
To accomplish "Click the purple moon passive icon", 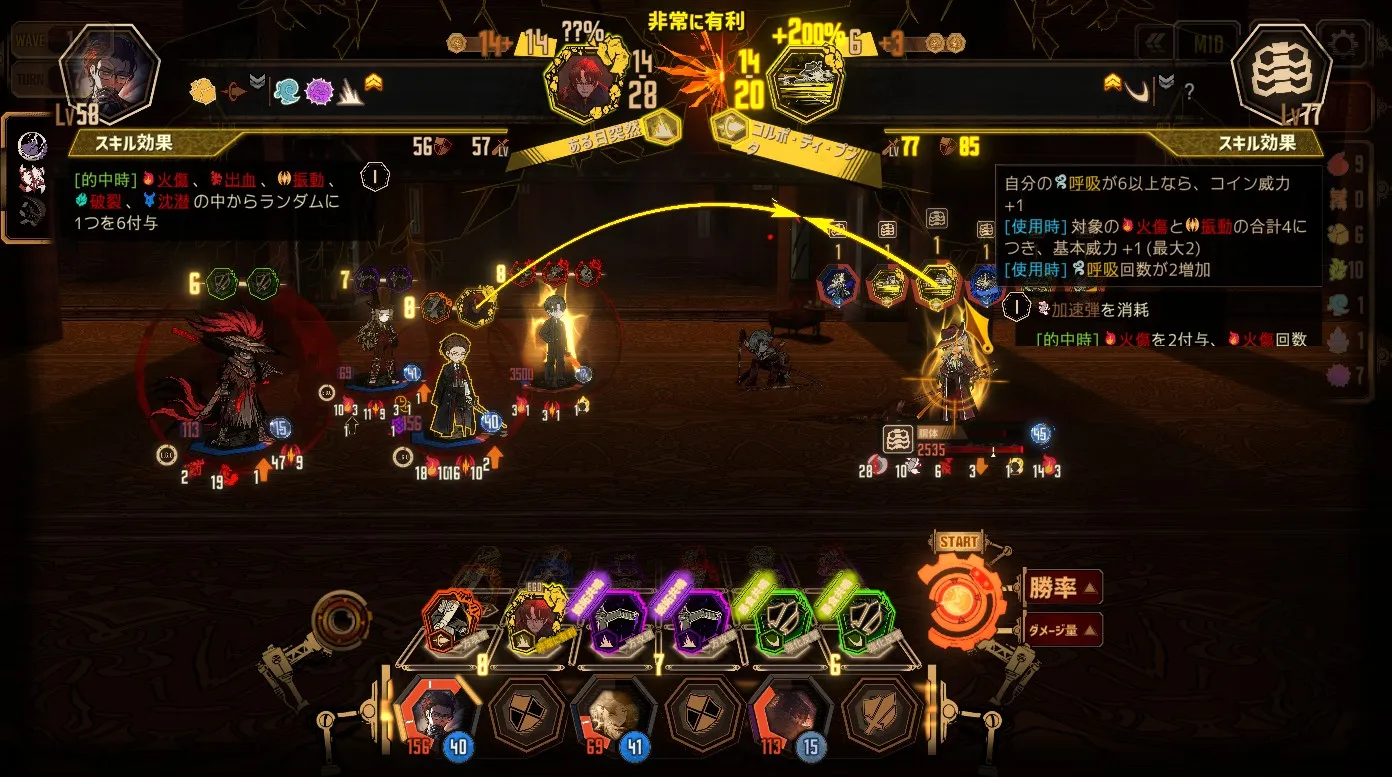I will pyautogui.click(x=33, y=146).
